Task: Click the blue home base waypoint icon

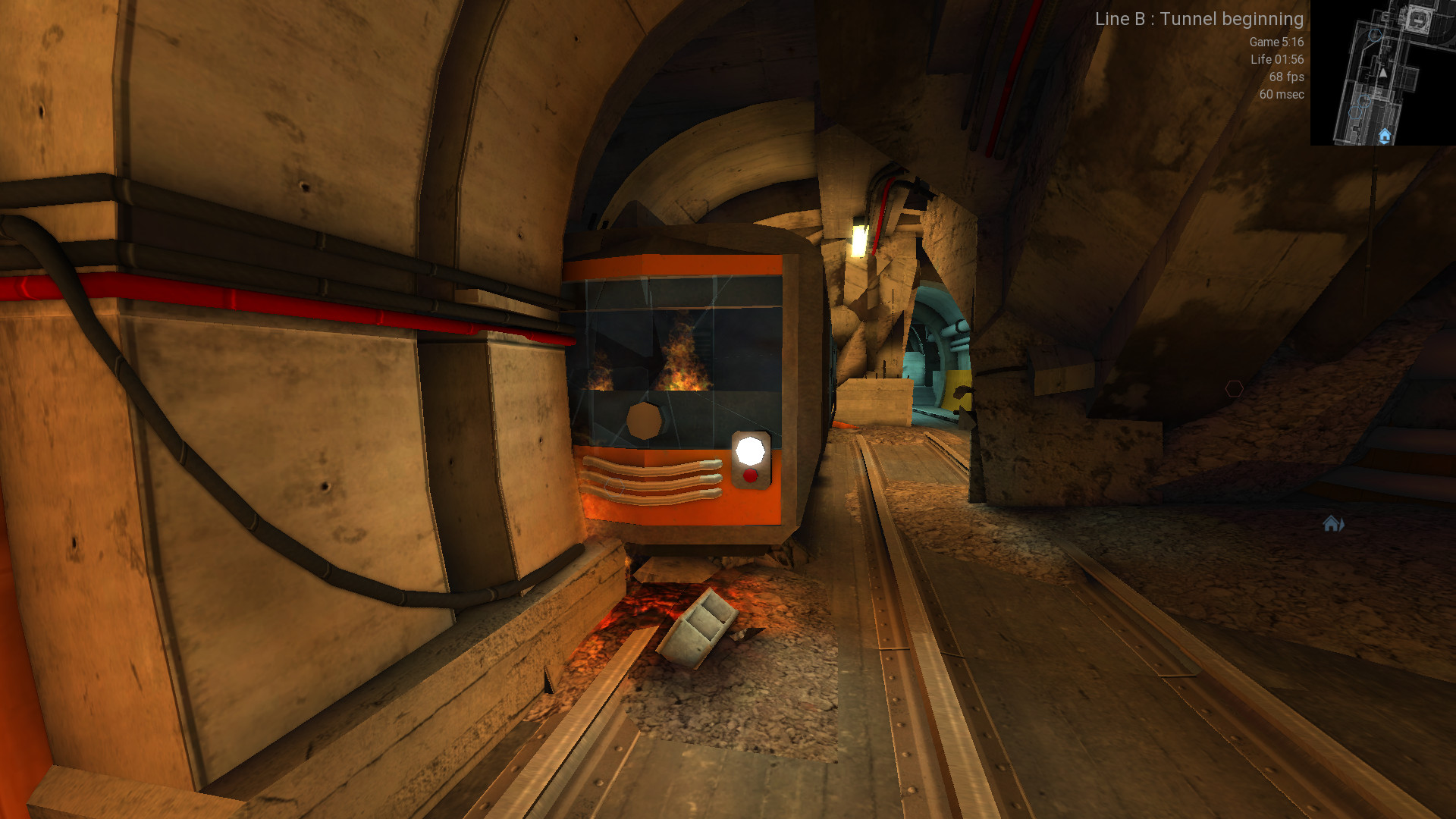Action: coord(1332,524)
